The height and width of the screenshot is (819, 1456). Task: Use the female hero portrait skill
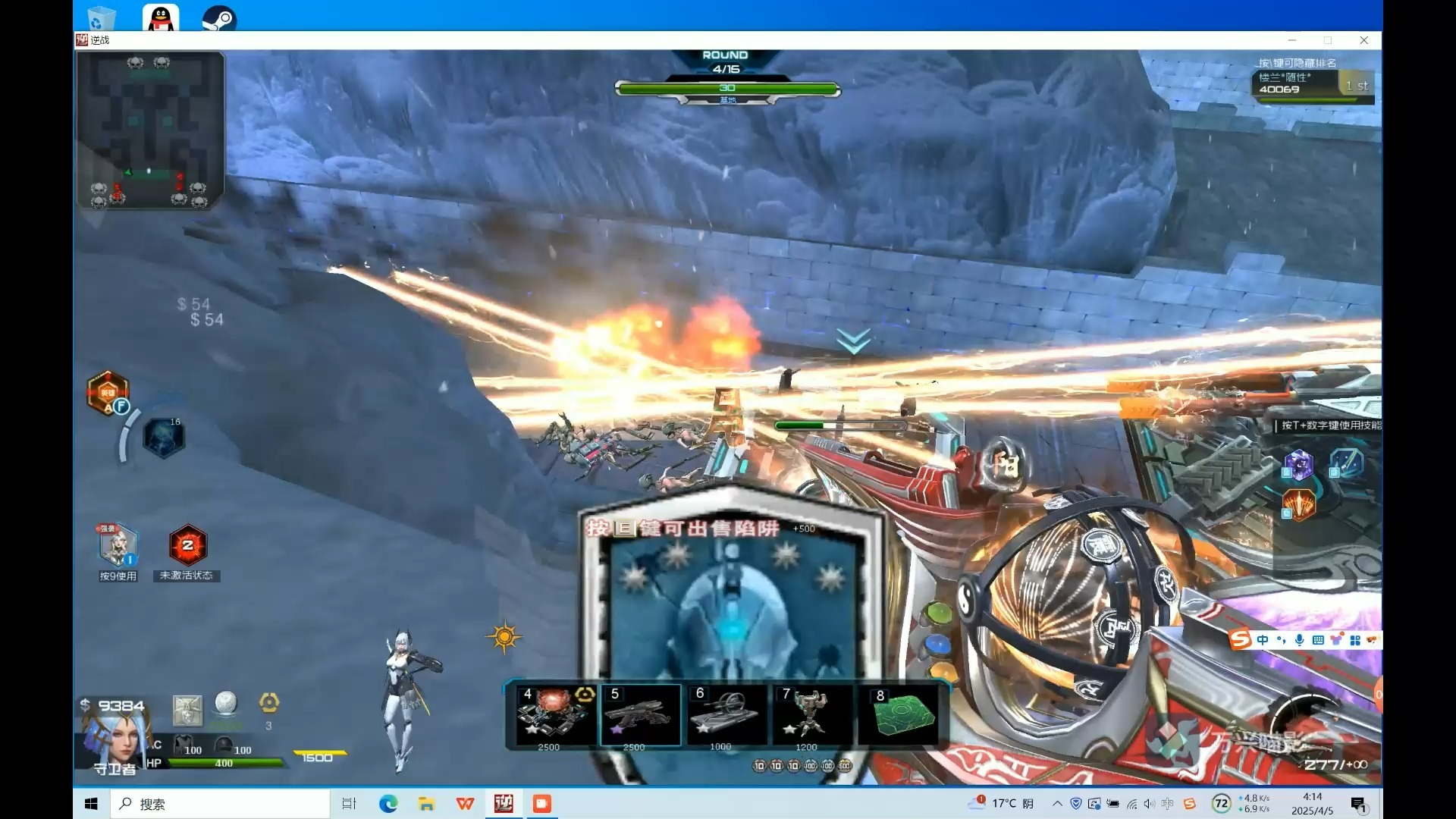click(118, 546)
